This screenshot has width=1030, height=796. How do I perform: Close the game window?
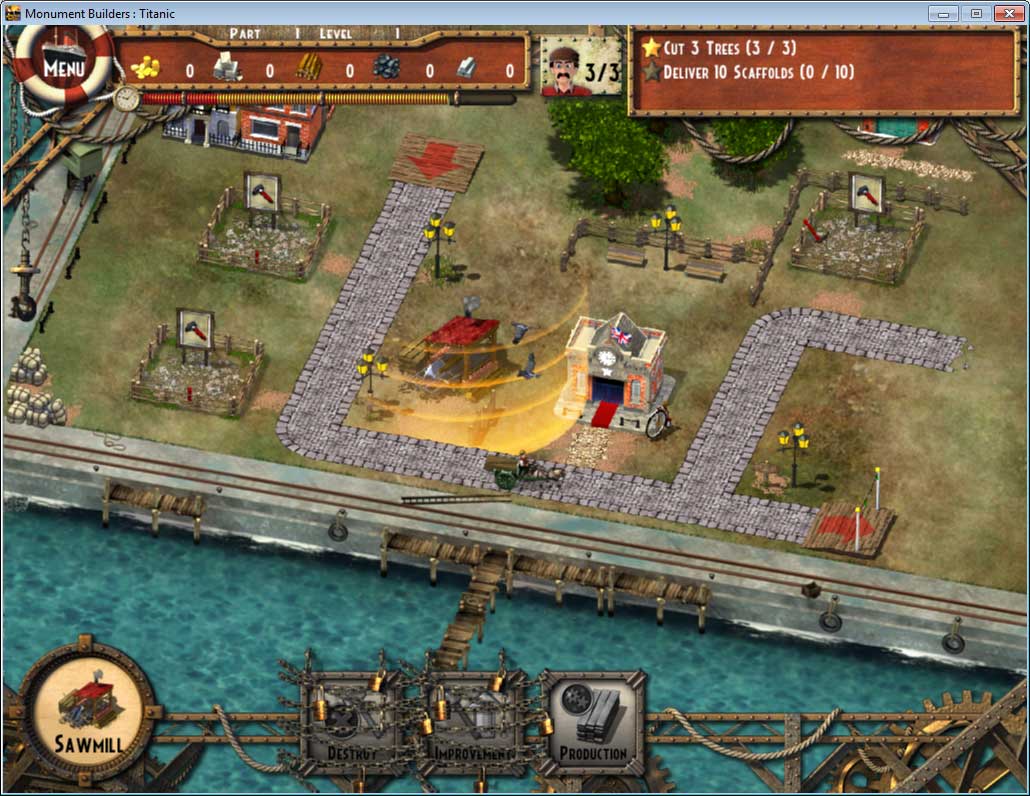[x=1006, y=13]
